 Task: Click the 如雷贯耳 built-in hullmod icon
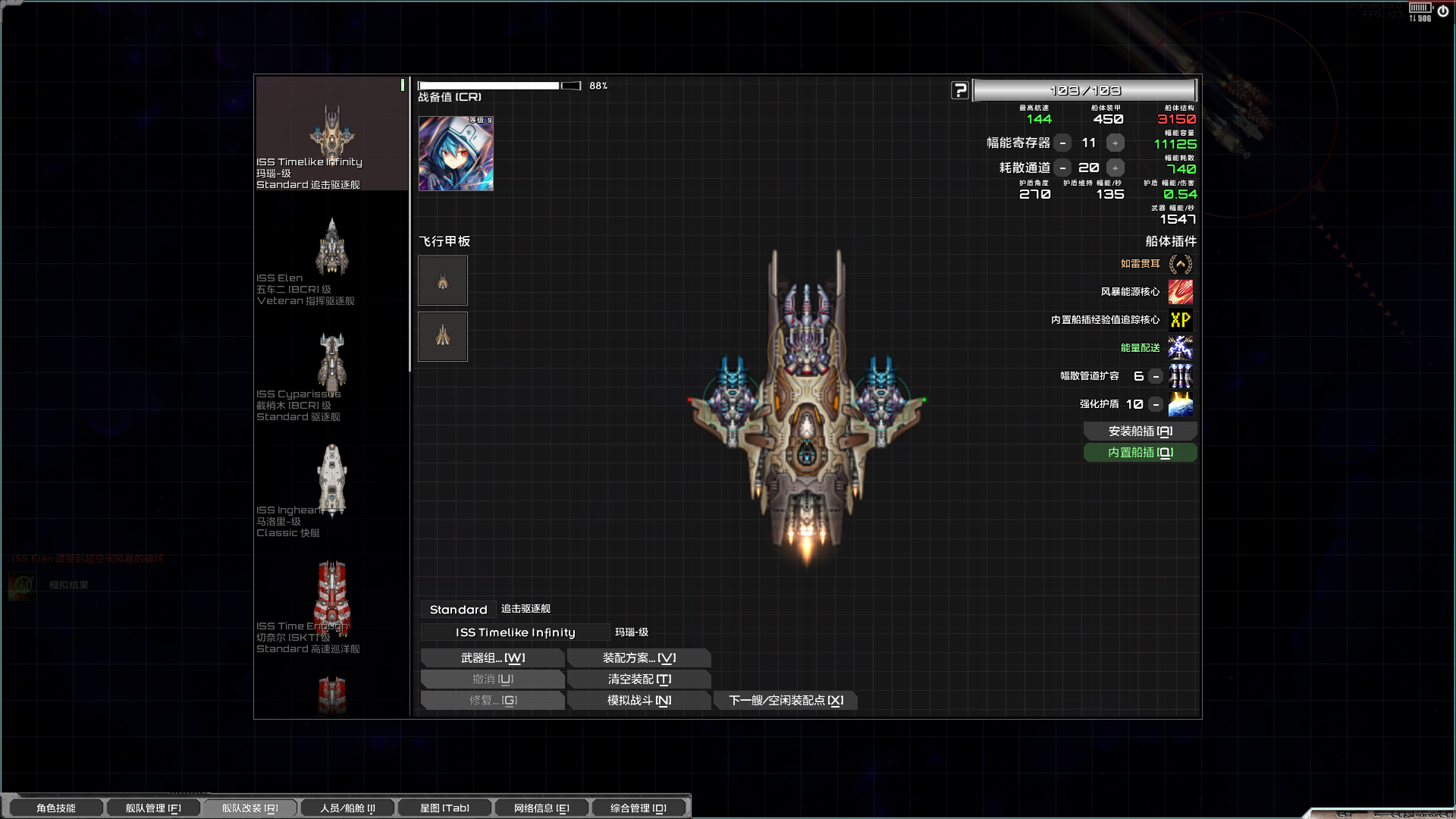[1181, 264]
